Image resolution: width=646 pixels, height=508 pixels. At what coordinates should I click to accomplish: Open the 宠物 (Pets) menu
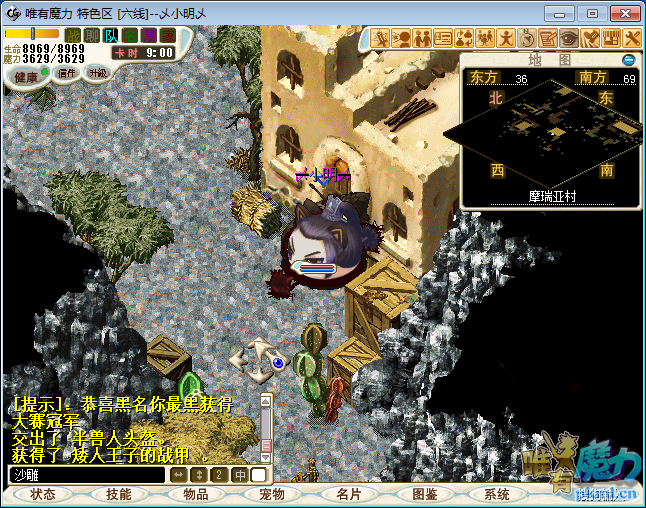coord(272,494)
